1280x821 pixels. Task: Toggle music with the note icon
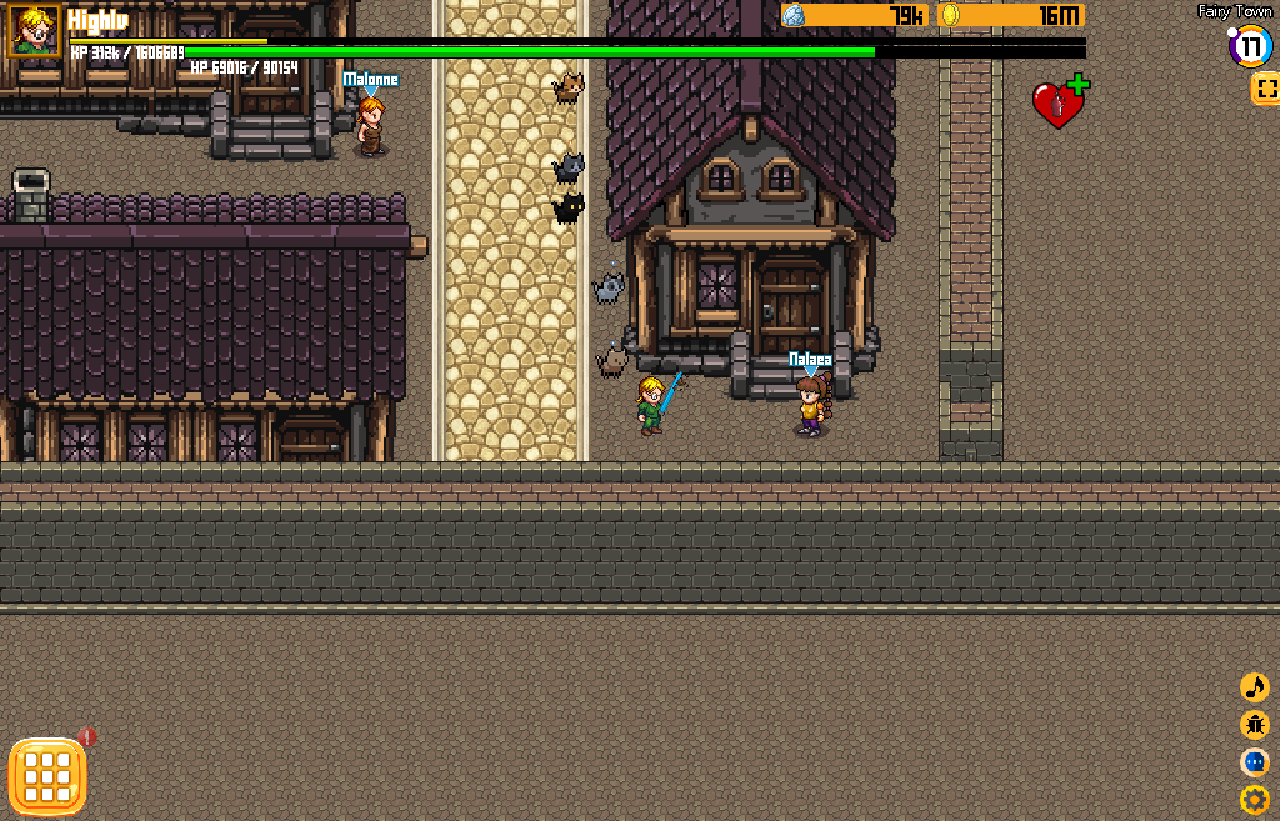1254,687
